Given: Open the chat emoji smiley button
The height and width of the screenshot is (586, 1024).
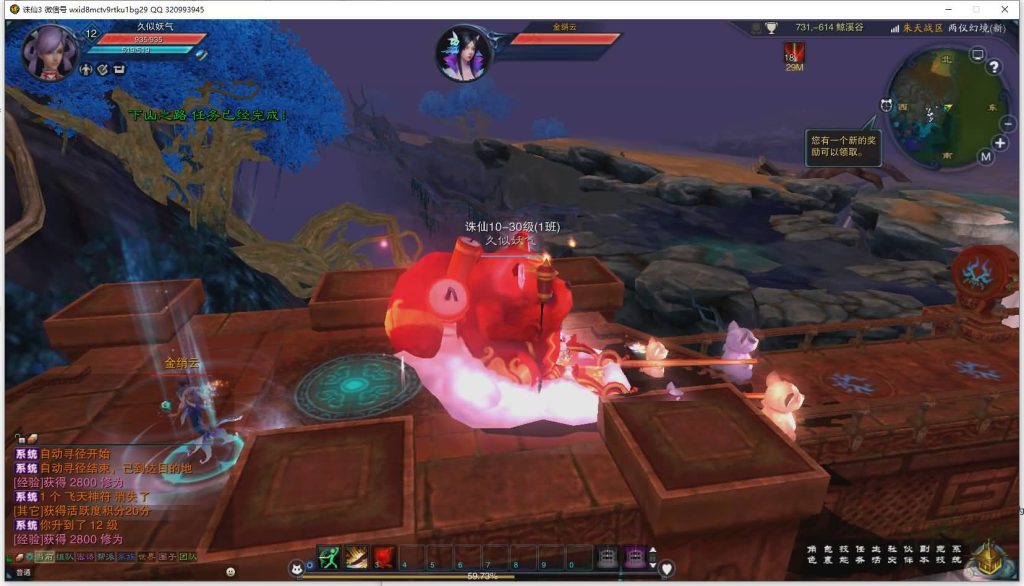Looking at the screenshot, I should coord(230,571).
